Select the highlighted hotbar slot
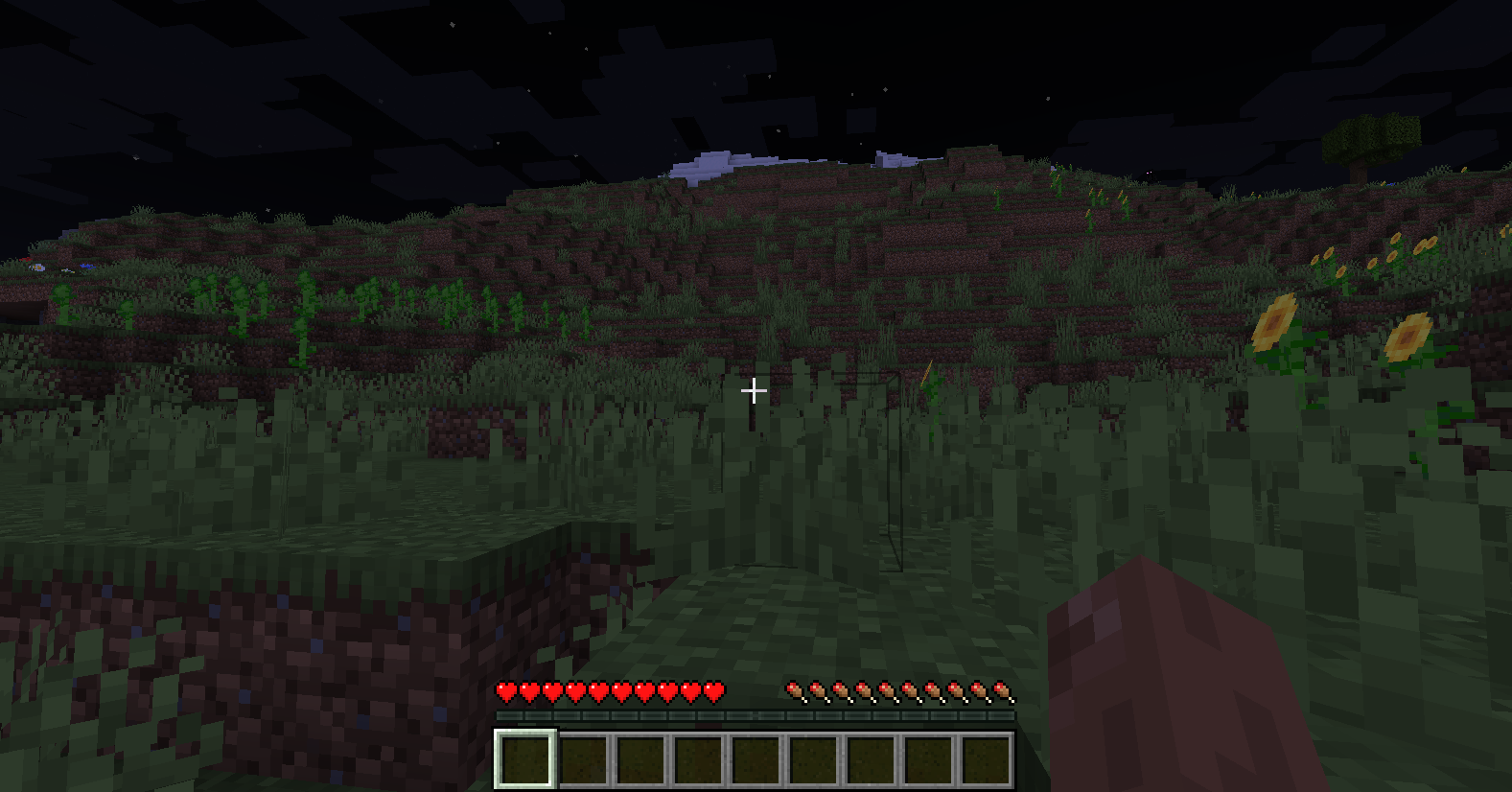The width and height of the screenshot is (1512, 792). click(x=524, y=759)
